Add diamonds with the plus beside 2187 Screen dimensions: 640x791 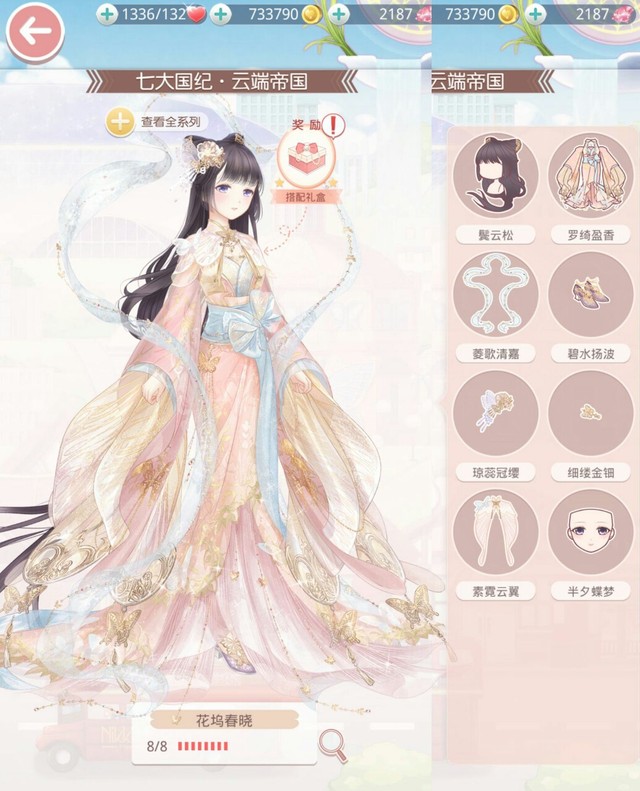click(x=339, y=14)
